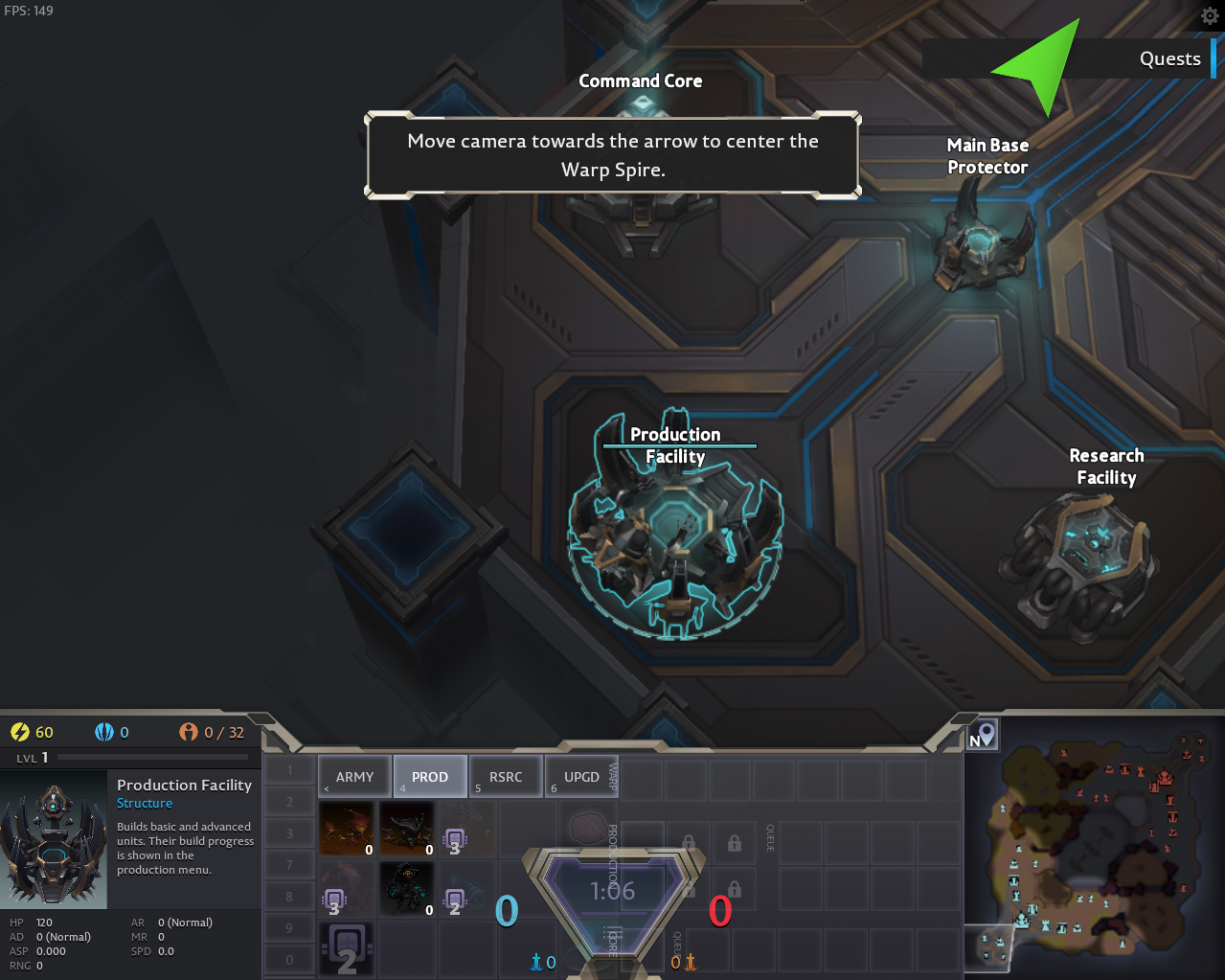Select control group slot 9
The height and width of the screenshot is (980, 1225).
(289, 927)
